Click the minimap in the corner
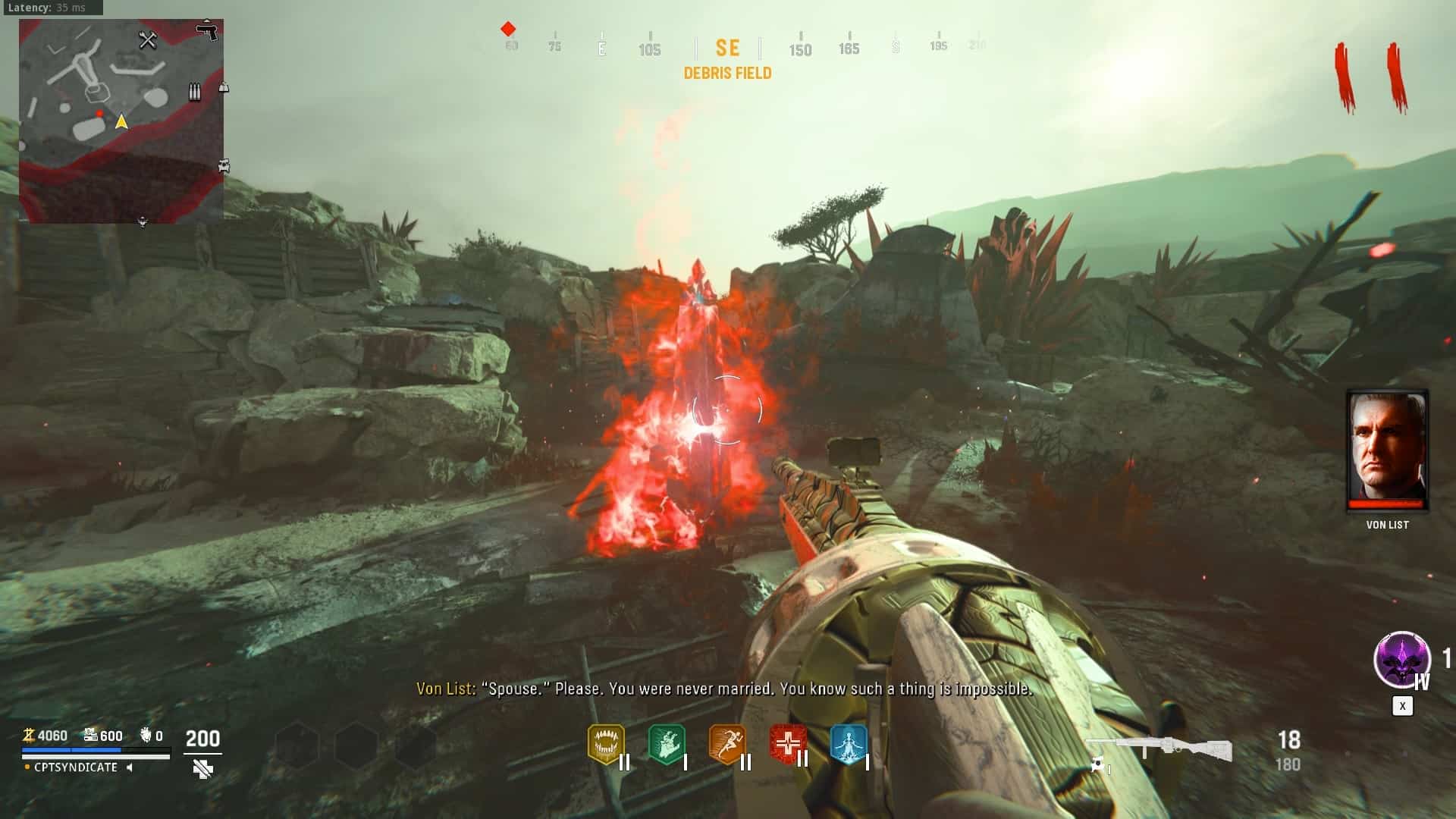Image resolution: width=1456 pixels, height=819 pixels. (121, 121)
